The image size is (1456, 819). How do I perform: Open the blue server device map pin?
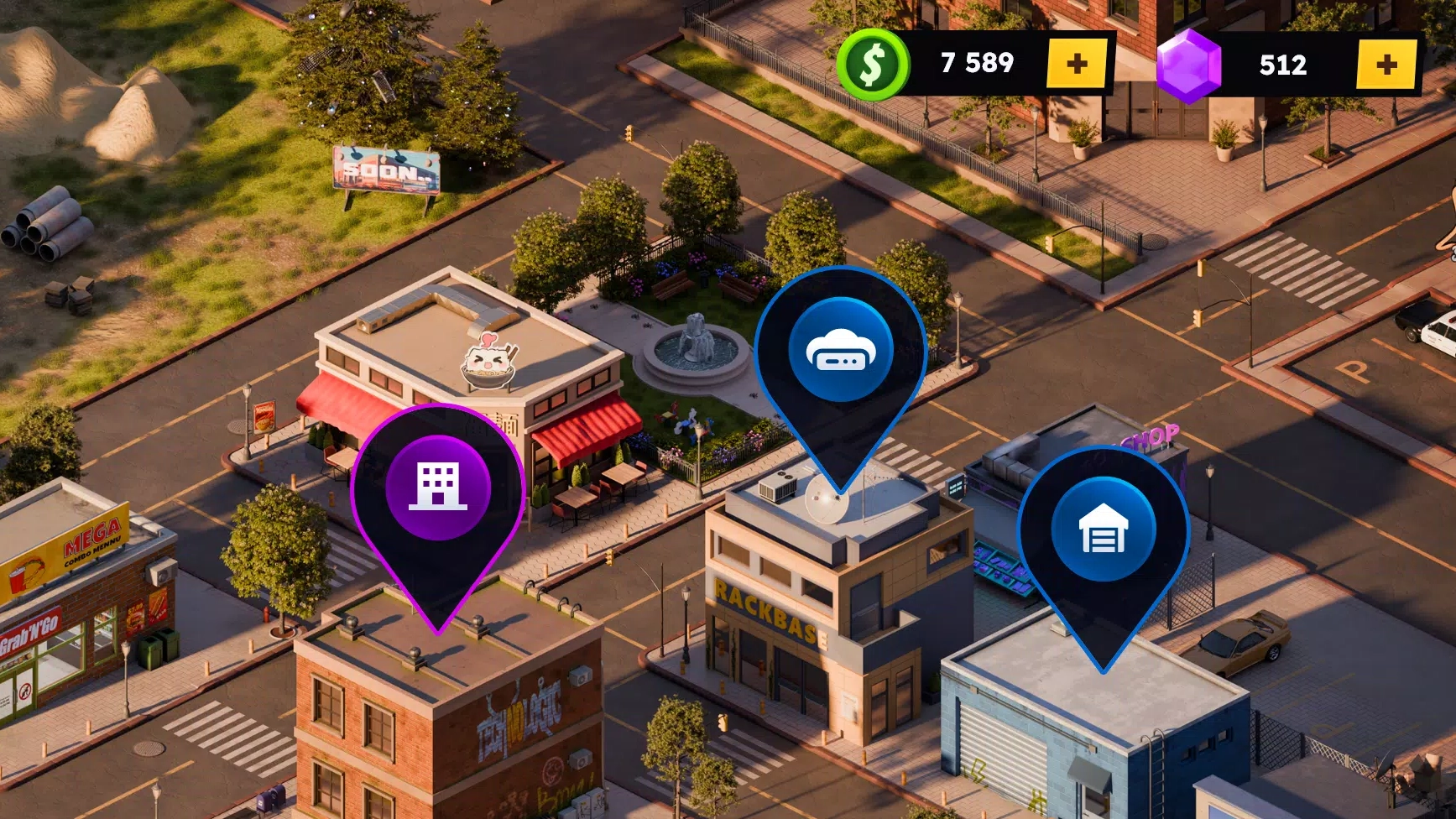click(x=840, y=351)
